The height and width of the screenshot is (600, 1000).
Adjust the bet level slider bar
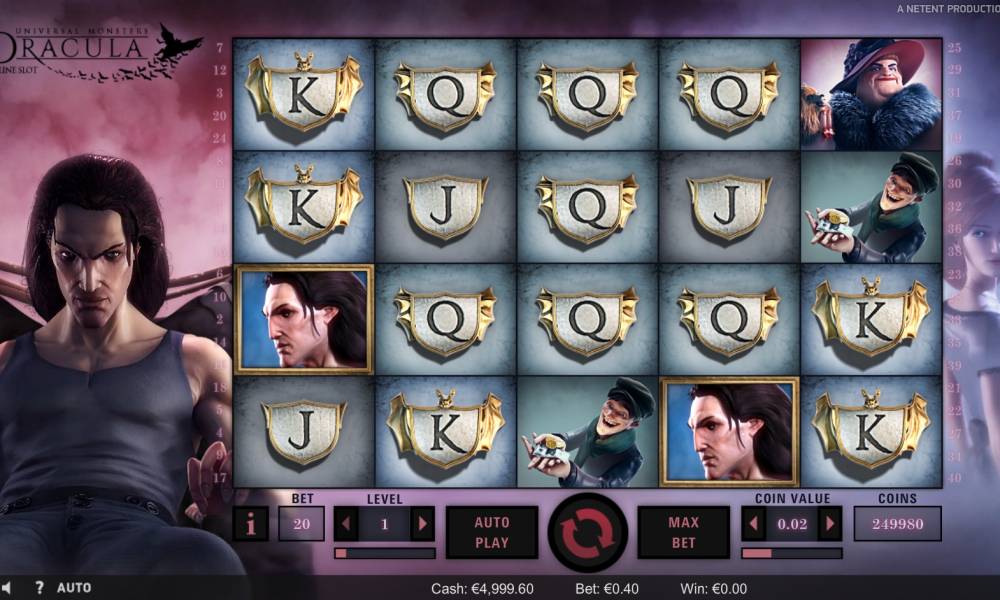tap(385, 553)
